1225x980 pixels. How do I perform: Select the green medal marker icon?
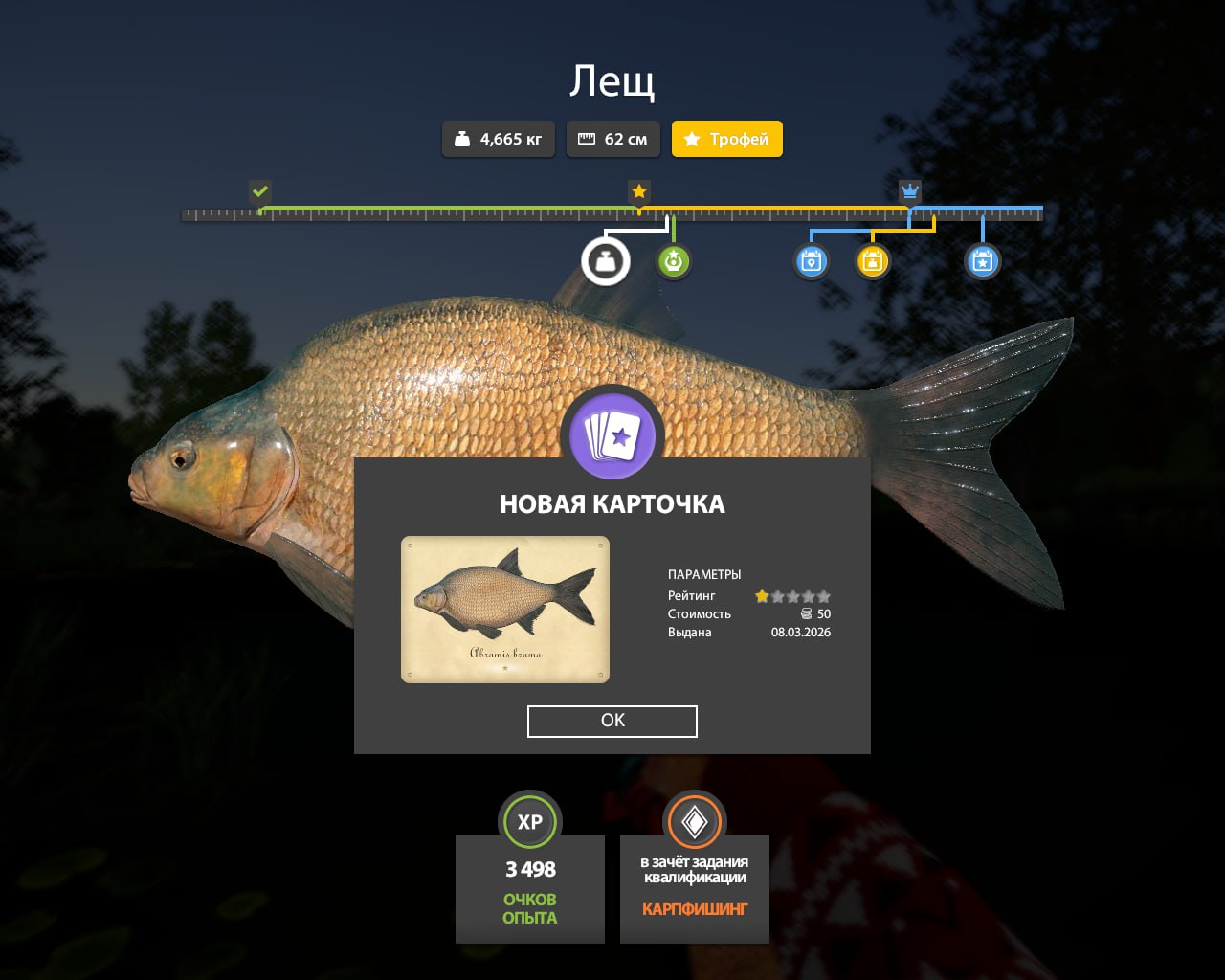tap(674, 261)
